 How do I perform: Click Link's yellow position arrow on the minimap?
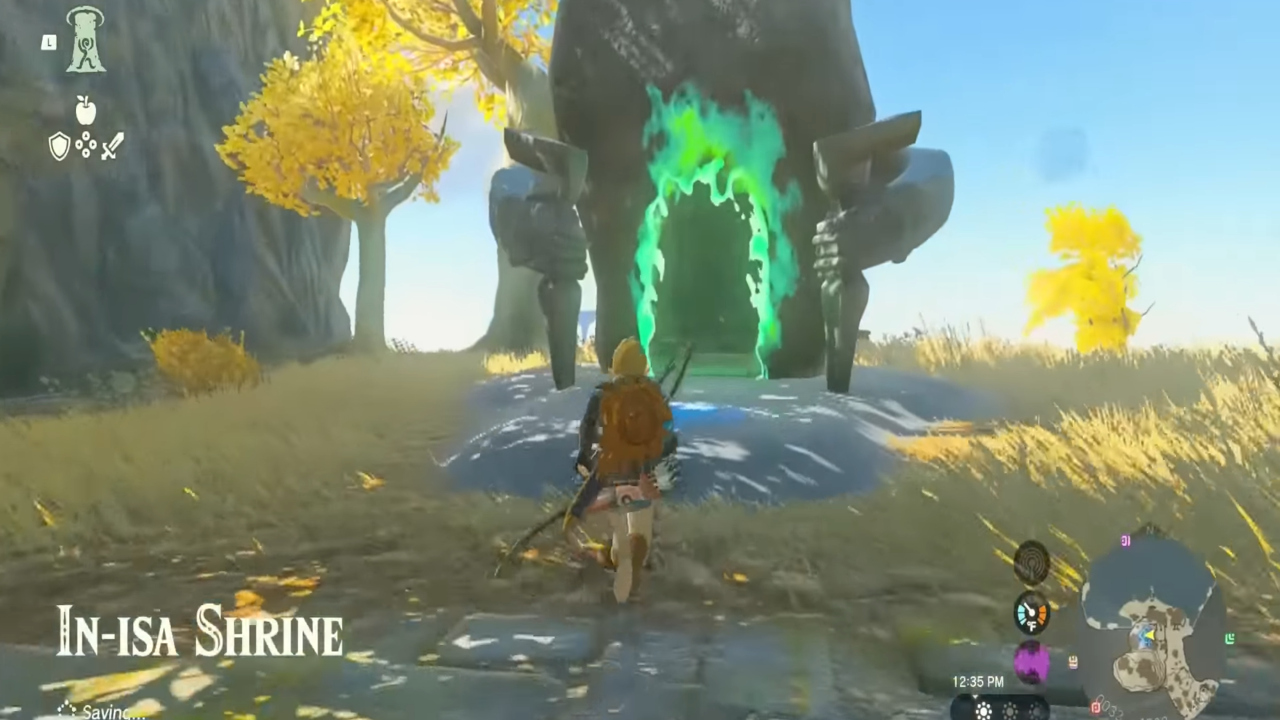pos(1148,634)
